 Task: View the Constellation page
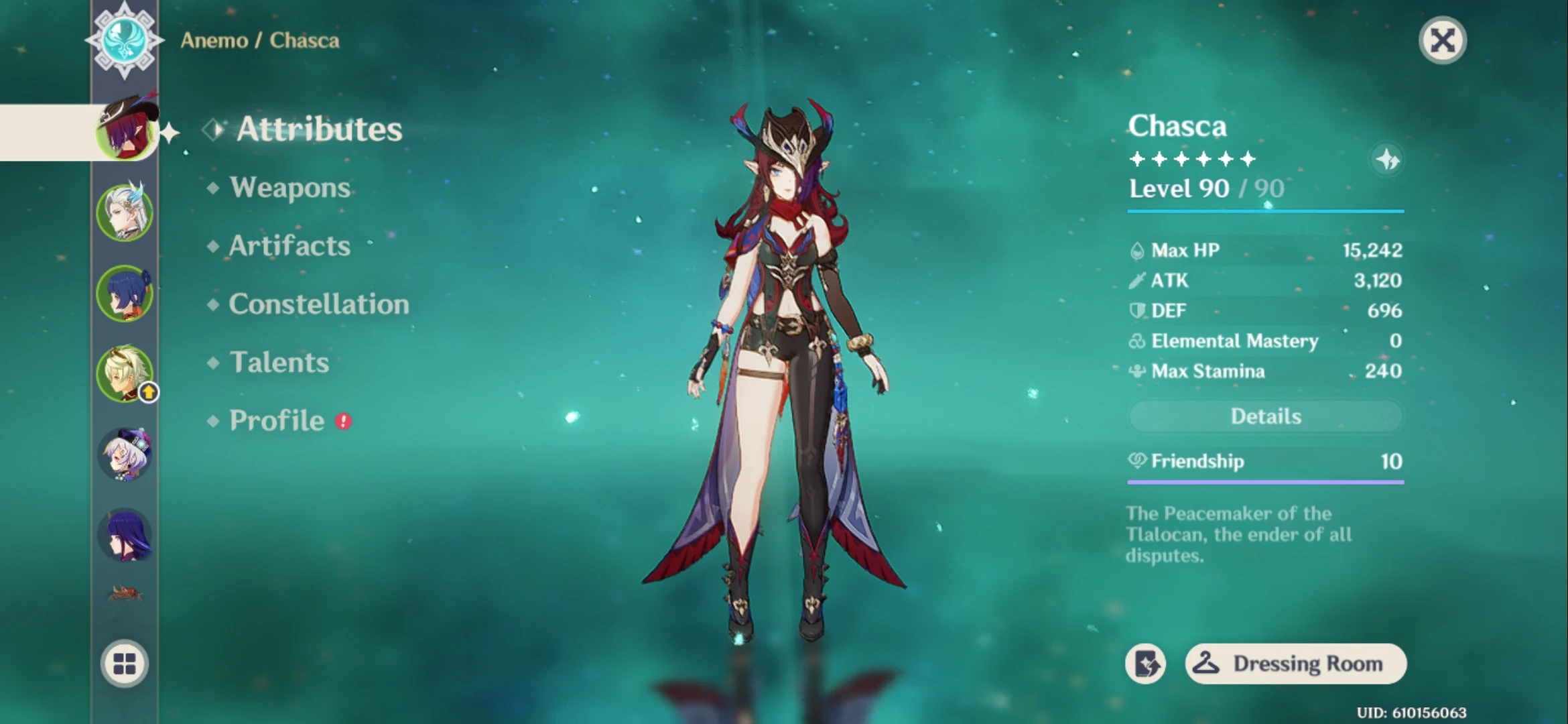pyautogui.click(x=318, y=304)
